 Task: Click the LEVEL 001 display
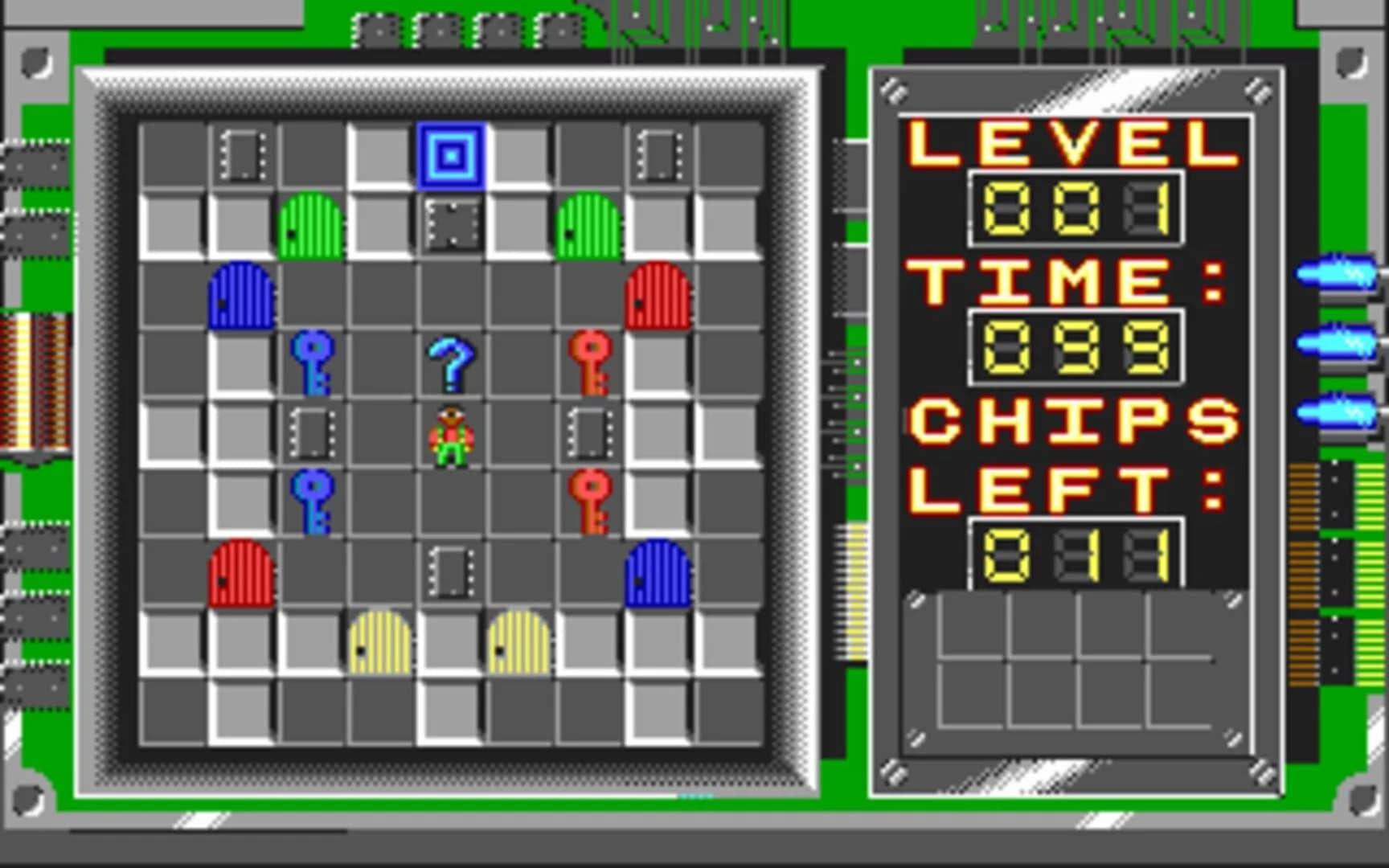click(1076, 203)
